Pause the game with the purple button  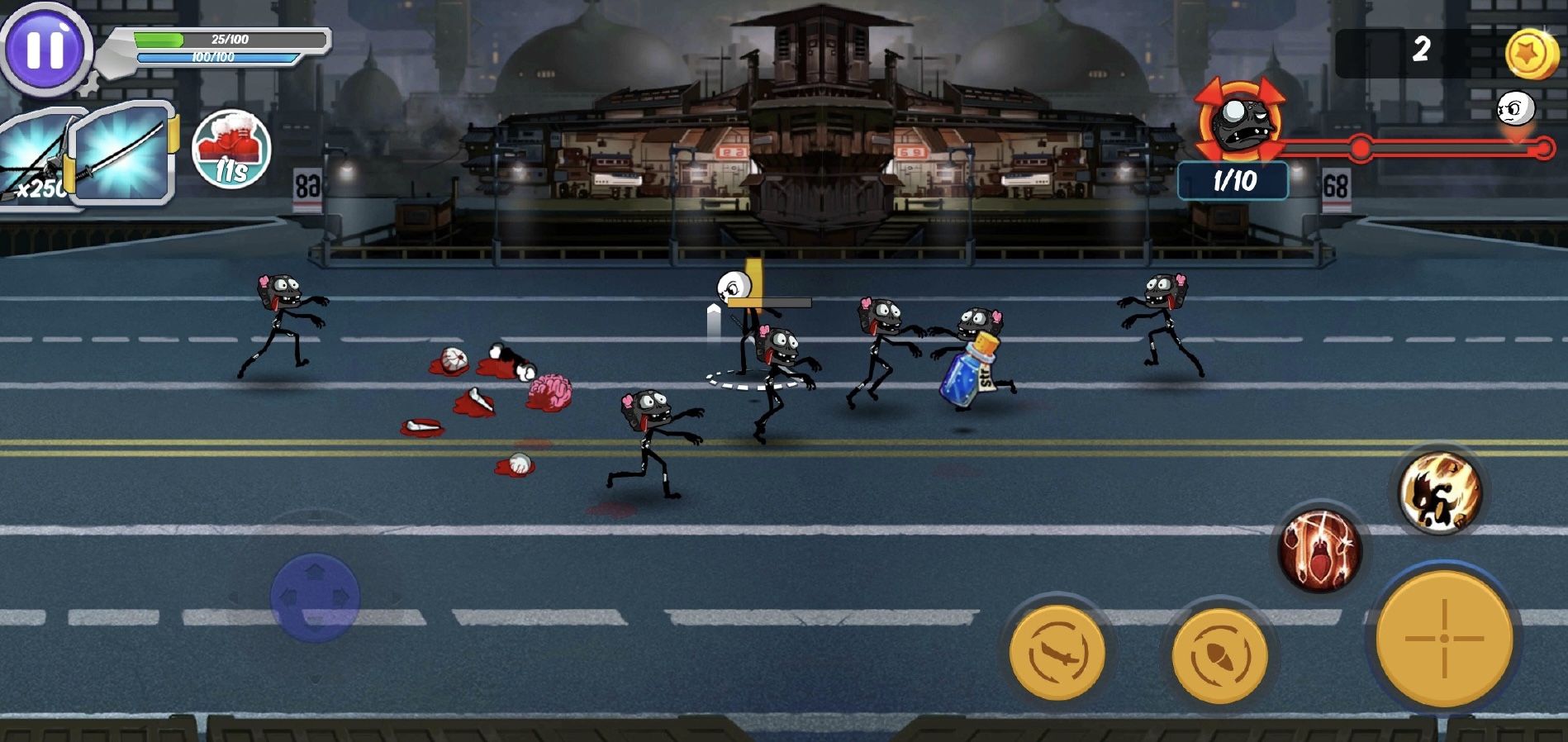click(x=45, y=49)
